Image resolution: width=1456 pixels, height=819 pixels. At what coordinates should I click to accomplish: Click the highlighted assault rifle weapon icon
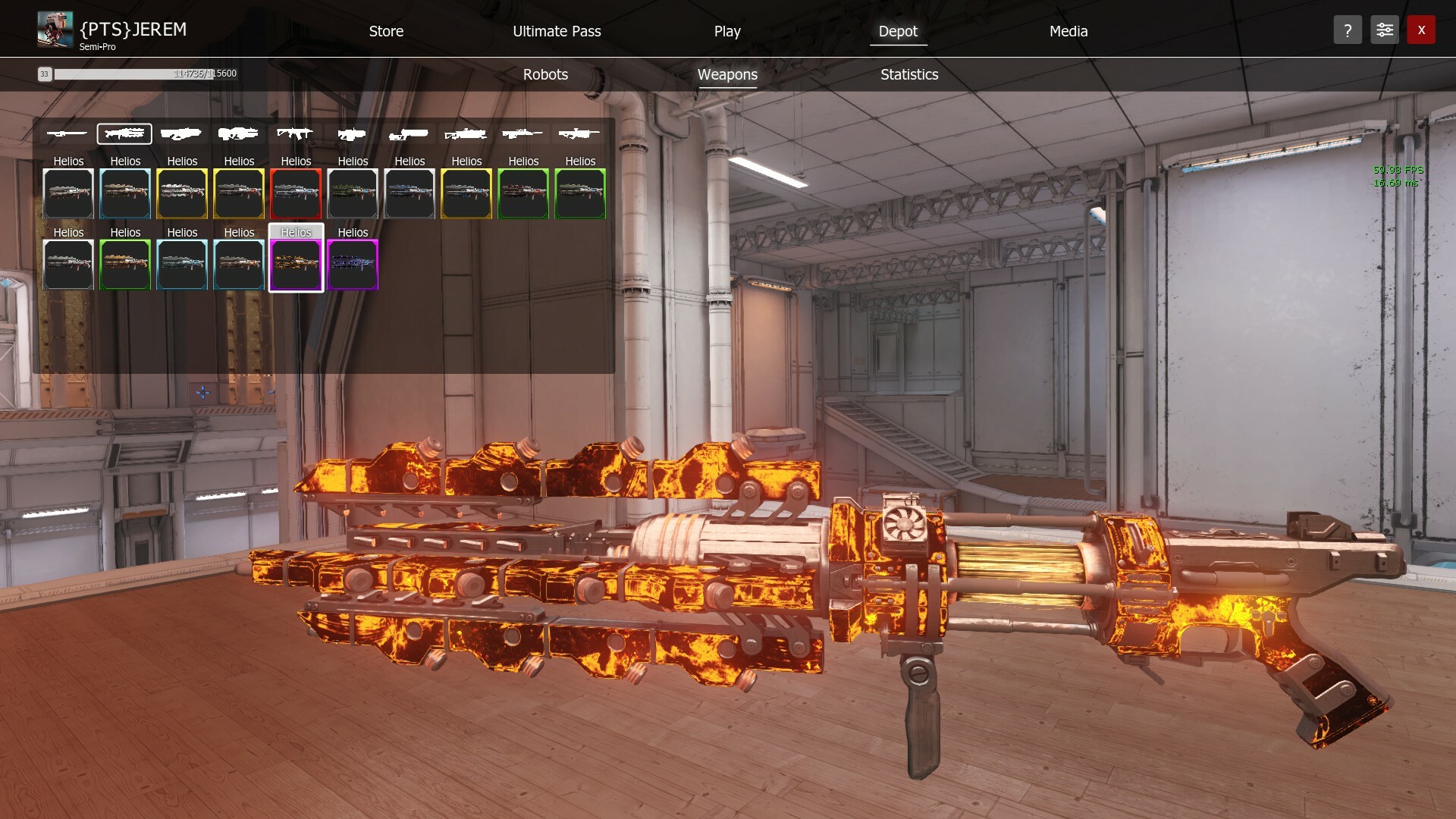[x=124, y=133]
